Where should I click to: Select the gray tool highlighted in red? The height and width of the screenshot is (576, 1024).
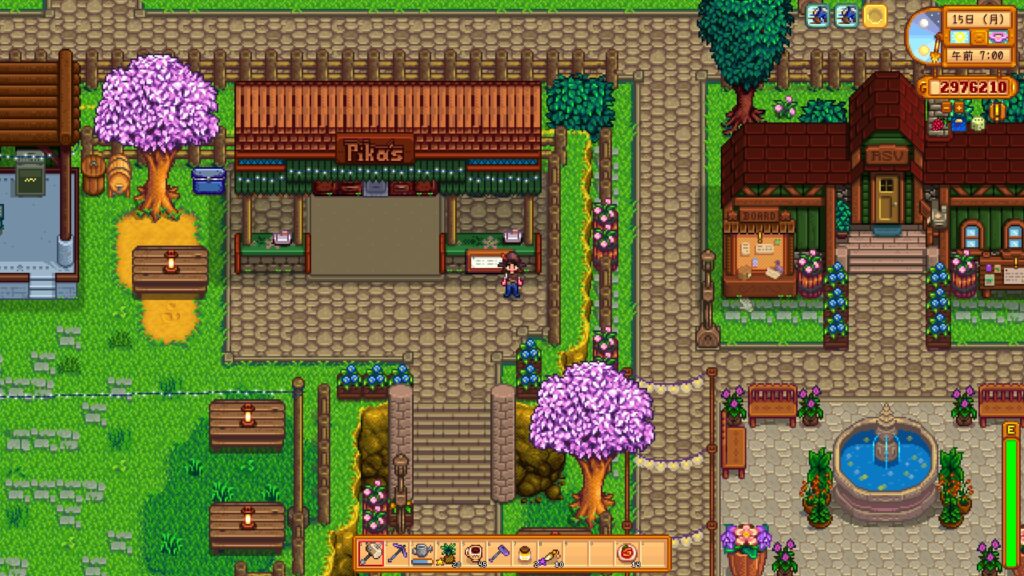pyautogui.click(x=372, y=553)
